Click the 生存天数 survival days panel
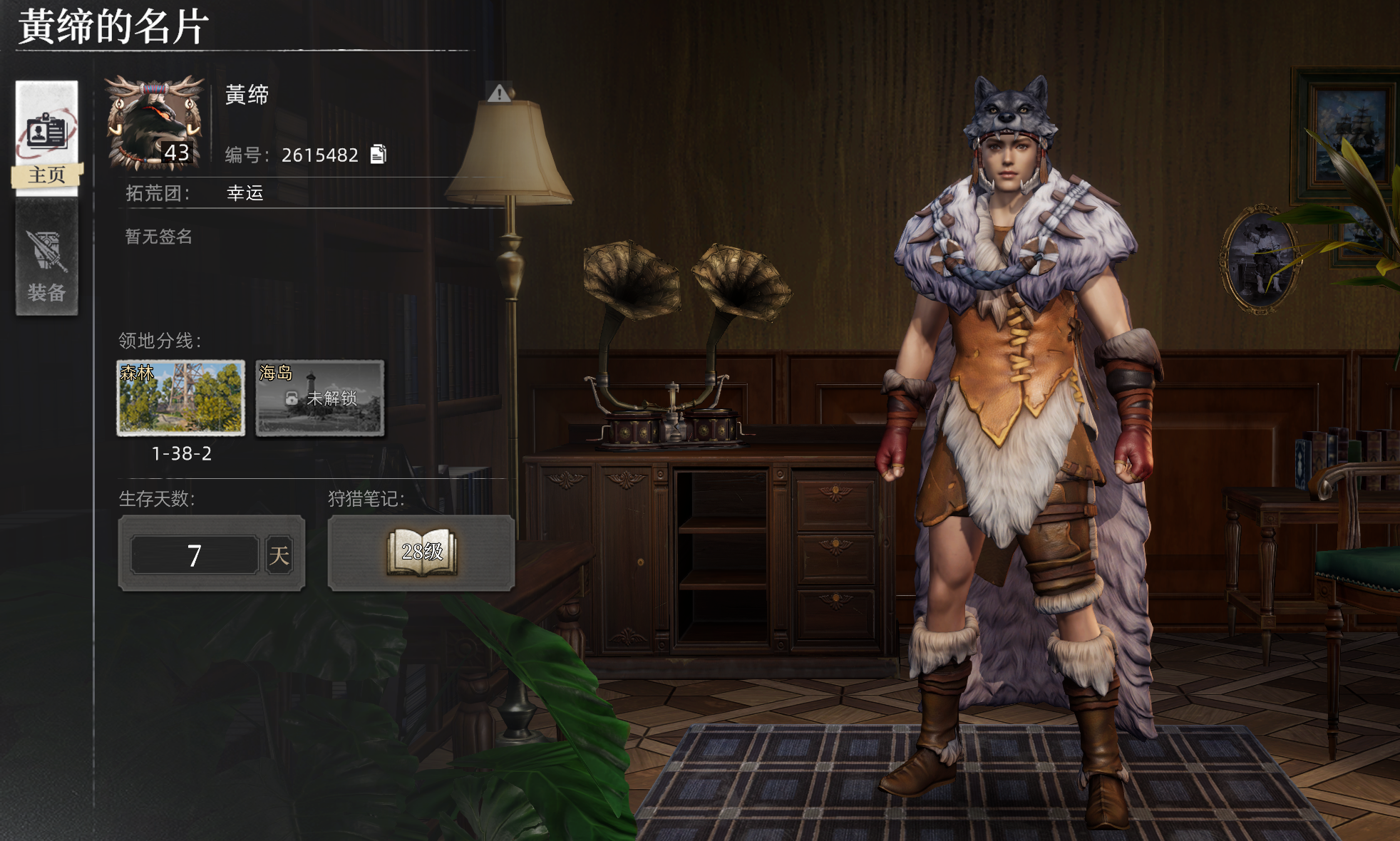 [x=212, y=554]
